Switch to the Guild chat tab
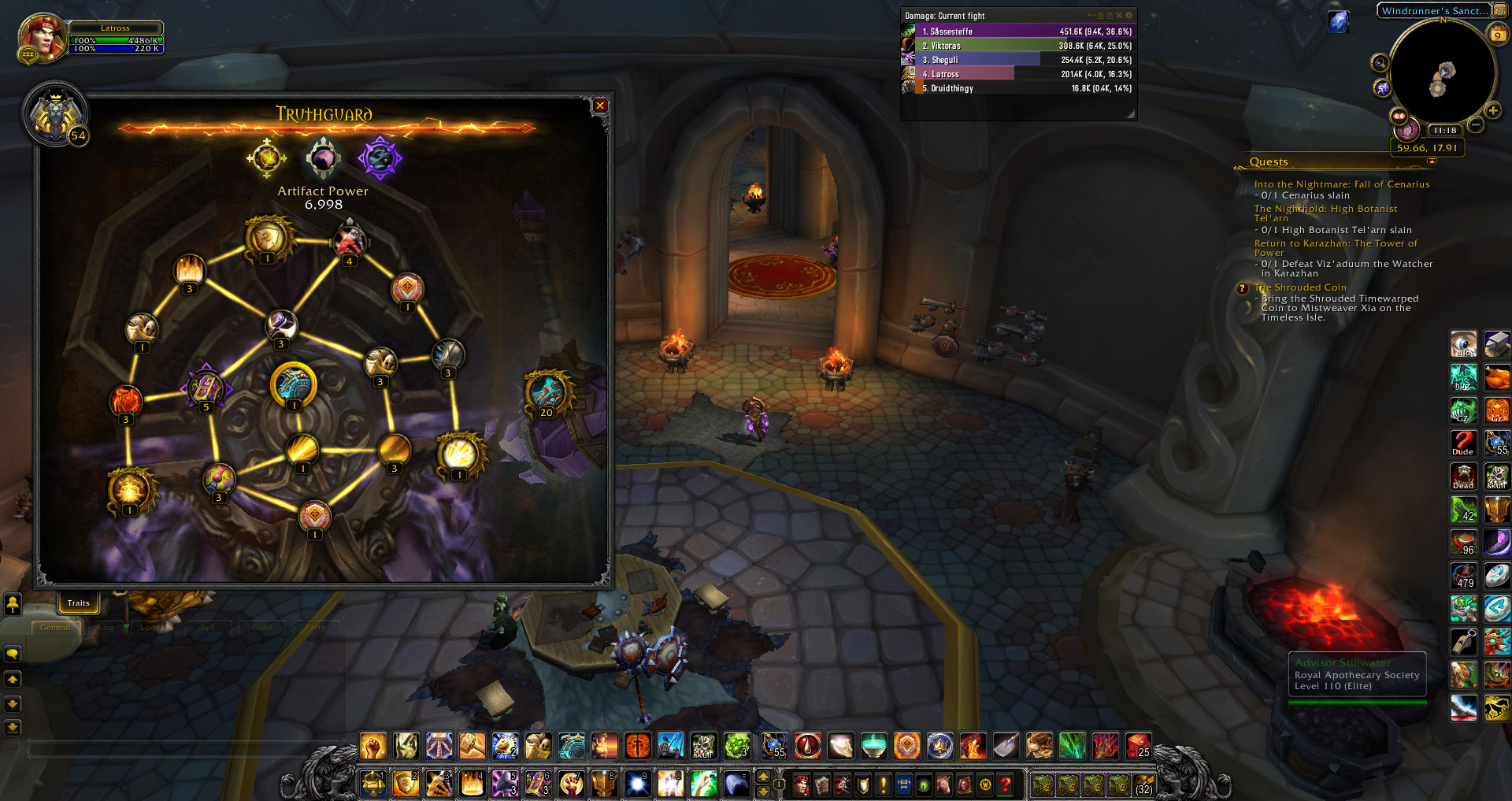 point(262,628)
